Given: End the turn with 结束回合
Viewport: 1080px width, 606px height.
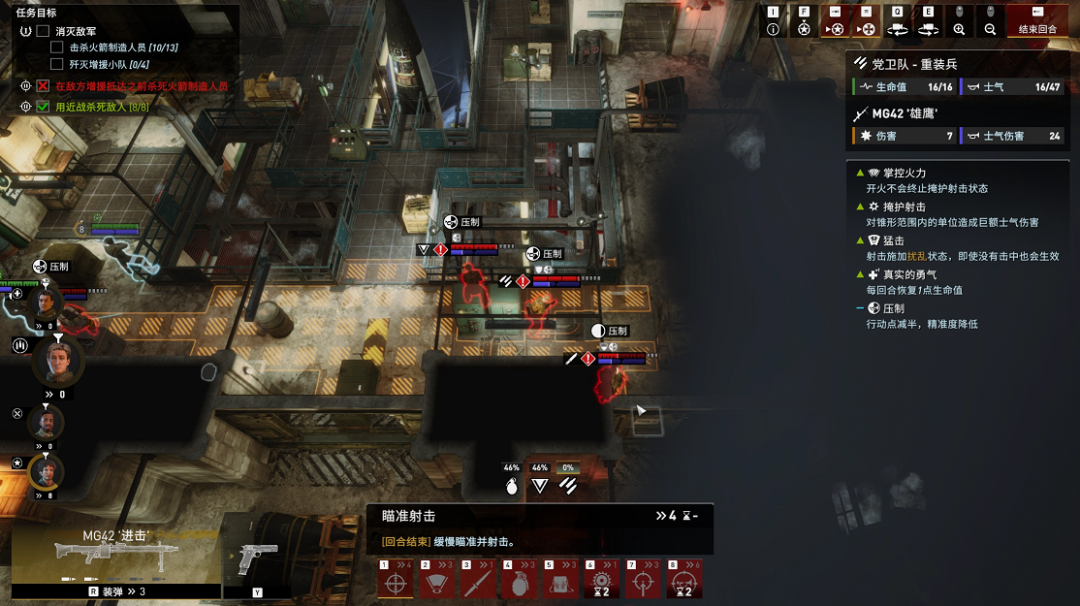Looking at the screenshot, I should point(1036,21).
